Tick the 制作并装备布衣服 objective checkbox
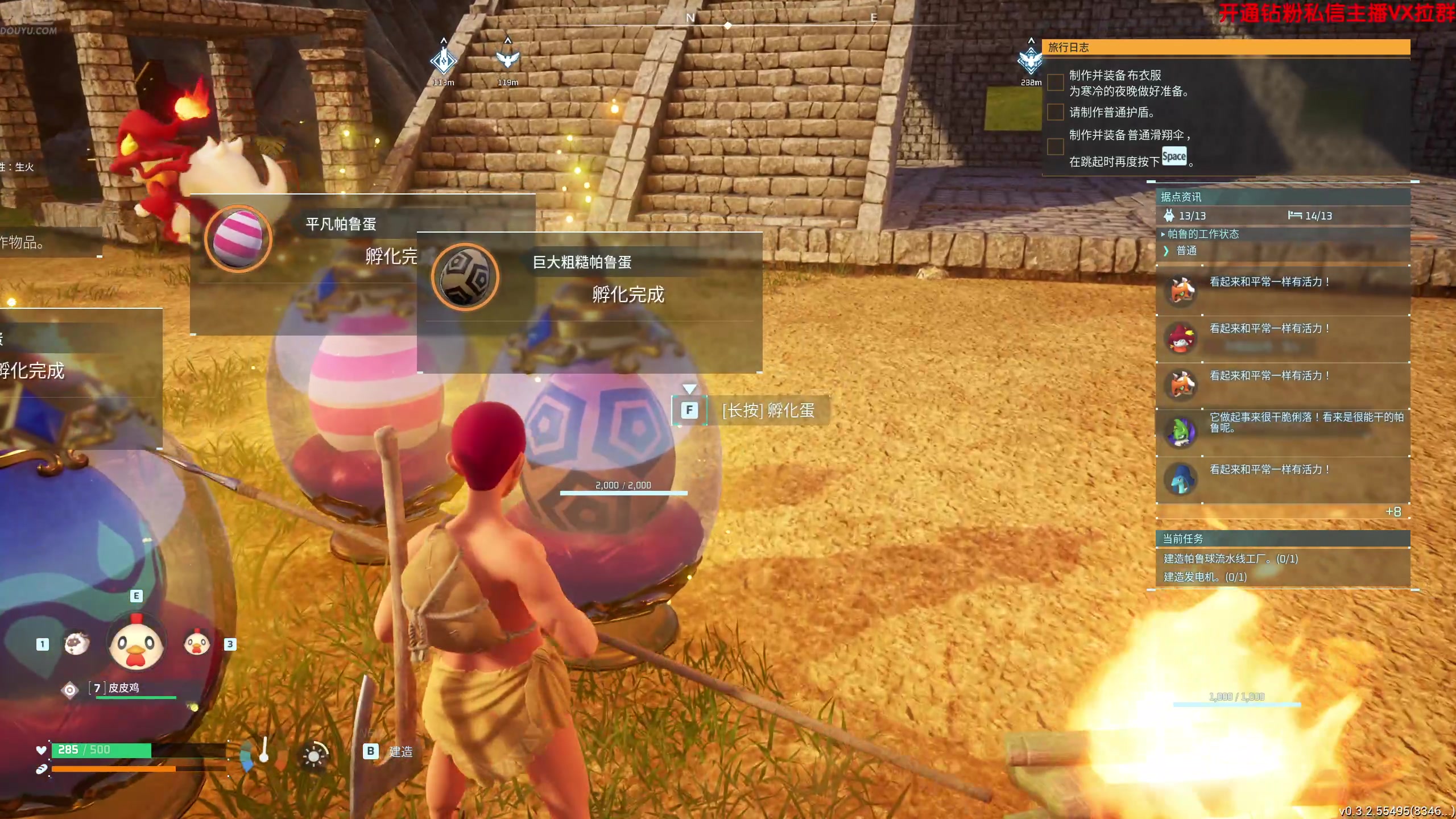 click(1056, 82)
